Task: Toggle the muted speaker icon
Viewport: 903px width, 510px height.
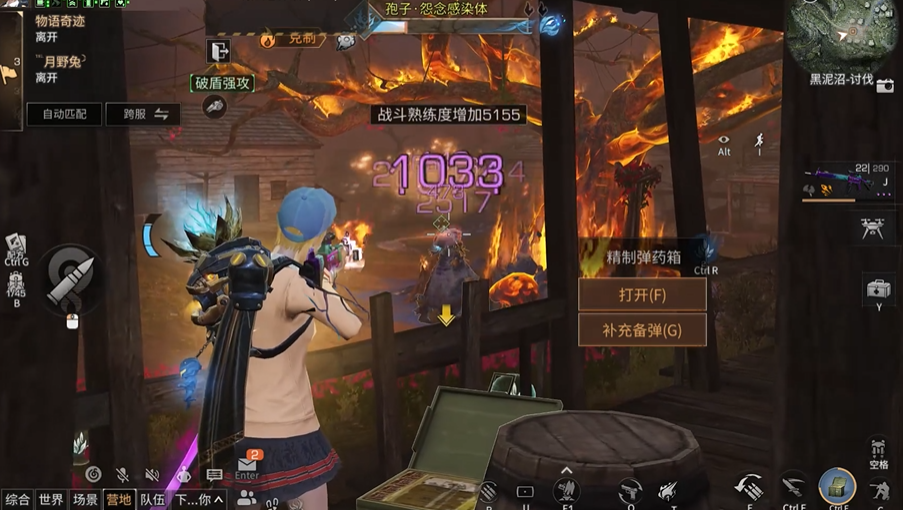Action: 152,475
